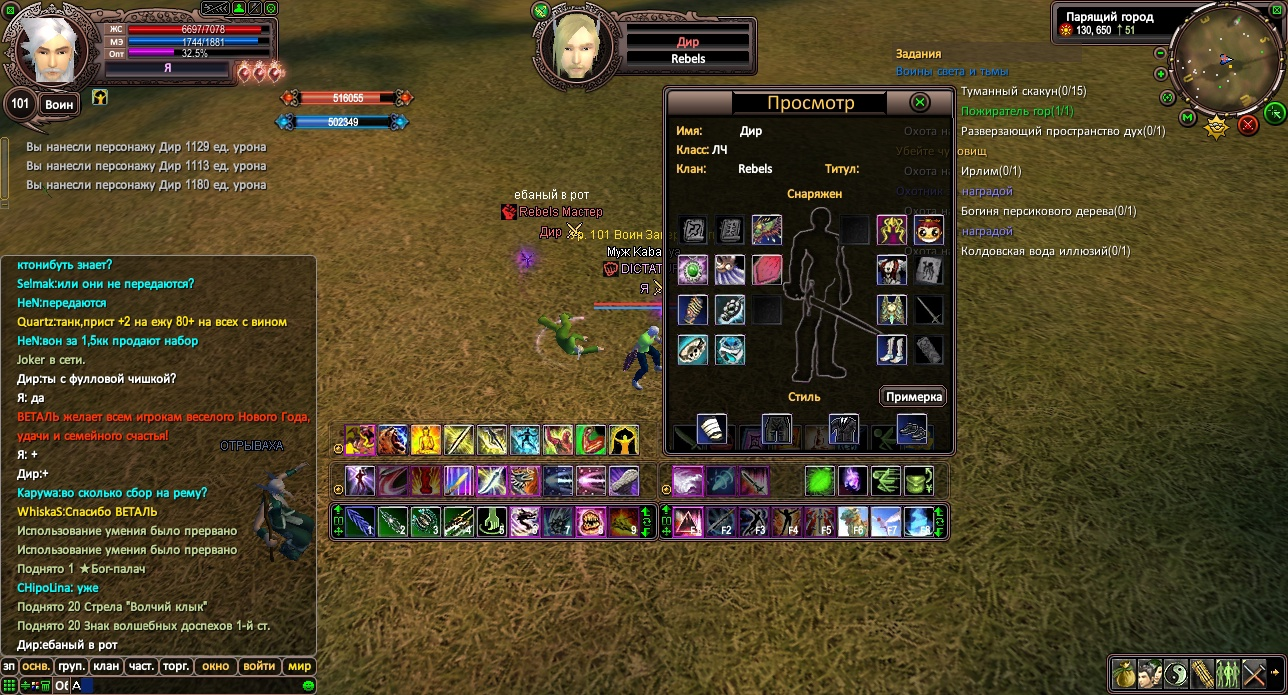
Task: Open the world map with M button
Action: point(1187,117)
